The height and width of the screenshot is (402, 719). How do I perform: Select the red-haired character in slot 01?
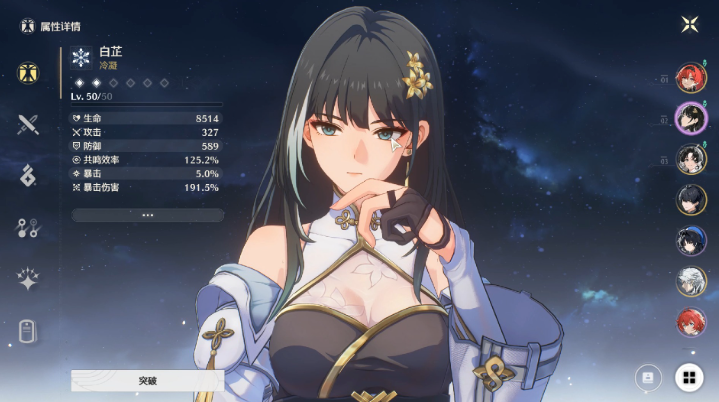coord(691,79)
